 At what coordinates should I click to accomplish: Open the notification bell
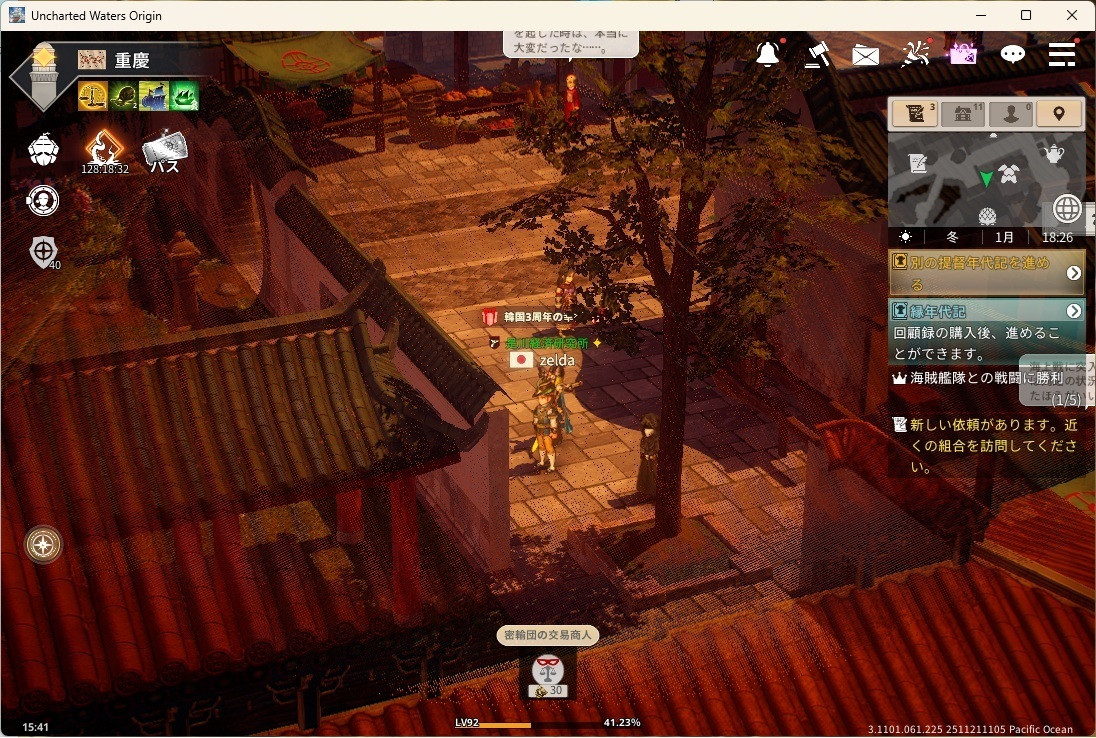click(x=768, y=55)
